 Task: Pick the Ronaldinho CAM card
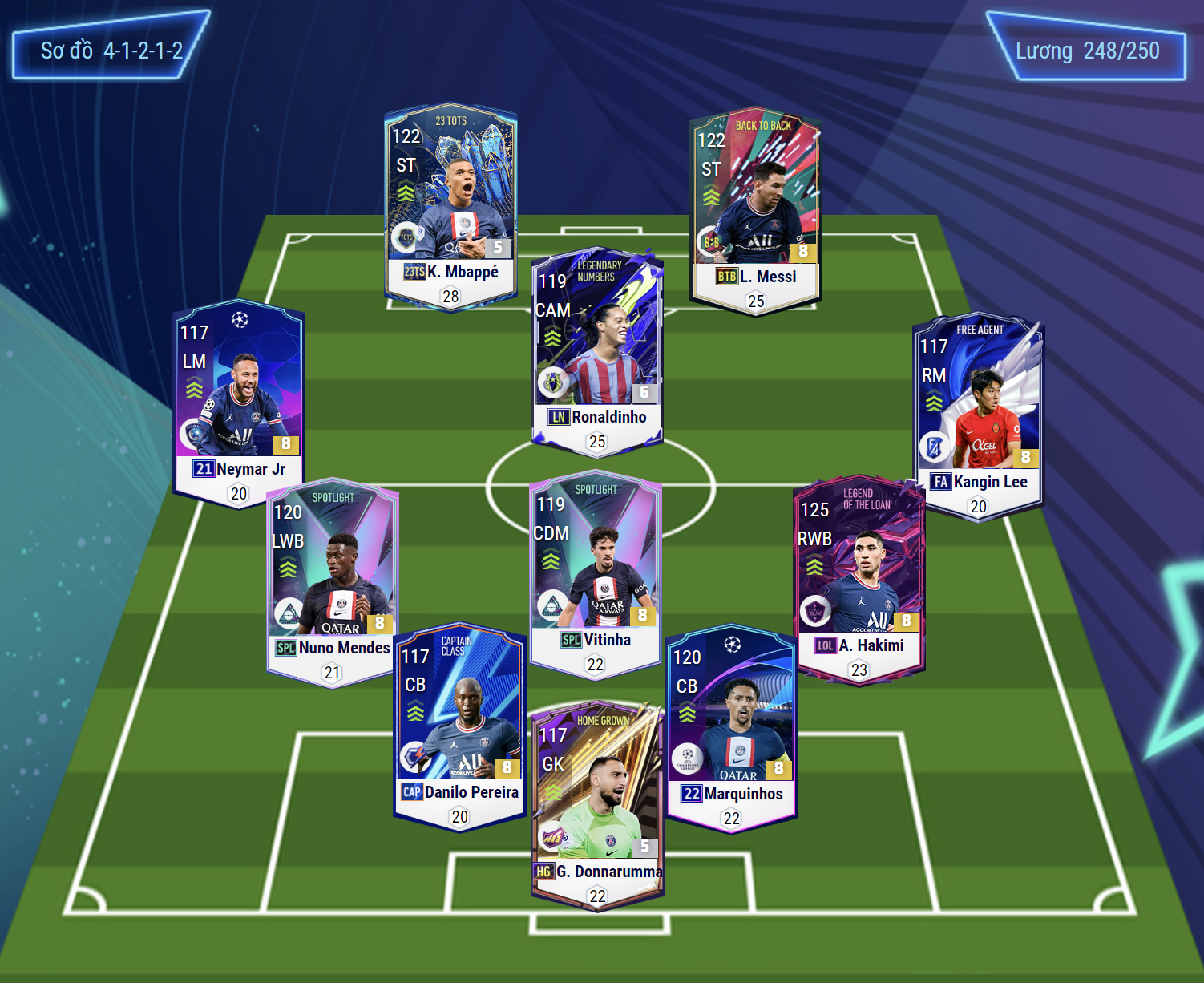pyautogui.click(x=597, y=350)
